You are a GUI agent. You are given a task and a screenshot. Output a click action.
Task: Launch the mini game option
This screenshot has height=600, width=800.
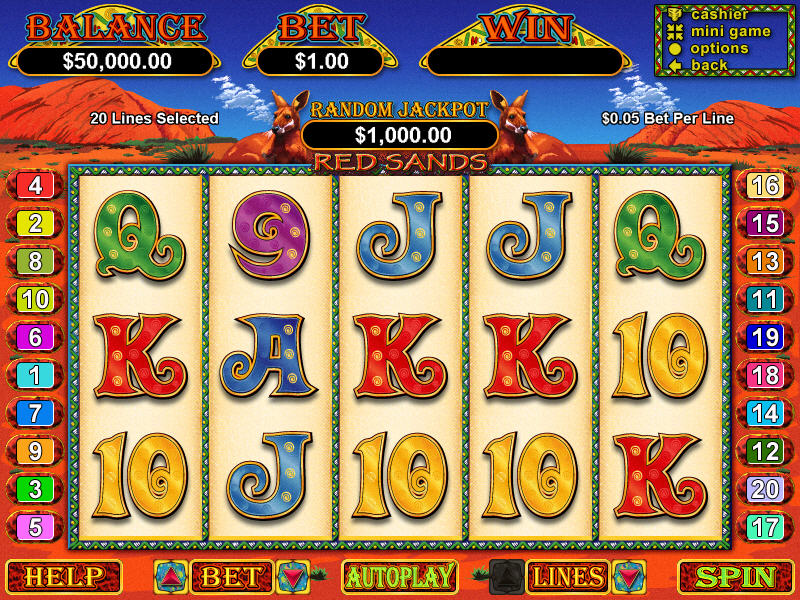pos(729,31)
